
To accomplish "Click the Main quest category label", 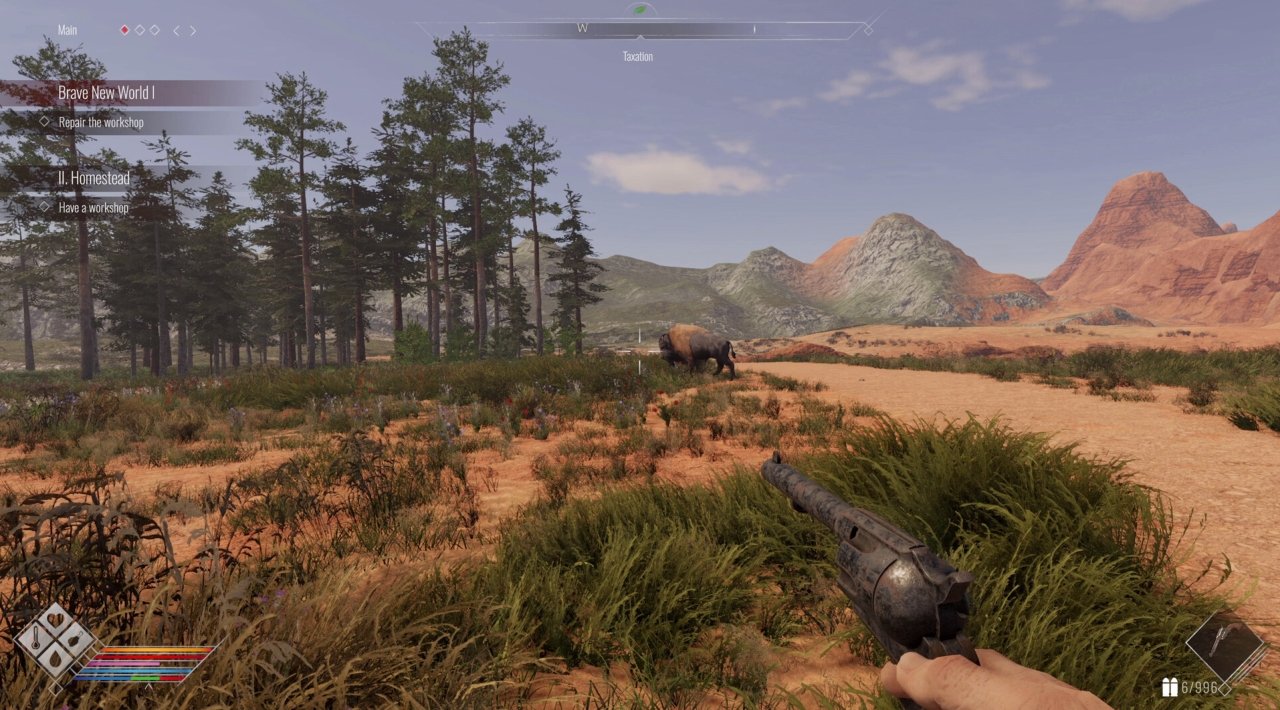I will click(67, 30).
